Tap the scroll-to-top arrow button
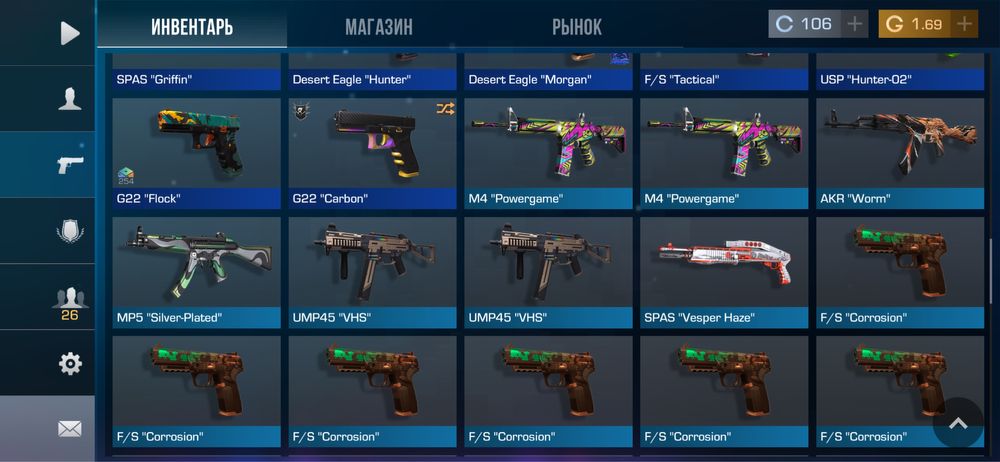 (958, 423)
